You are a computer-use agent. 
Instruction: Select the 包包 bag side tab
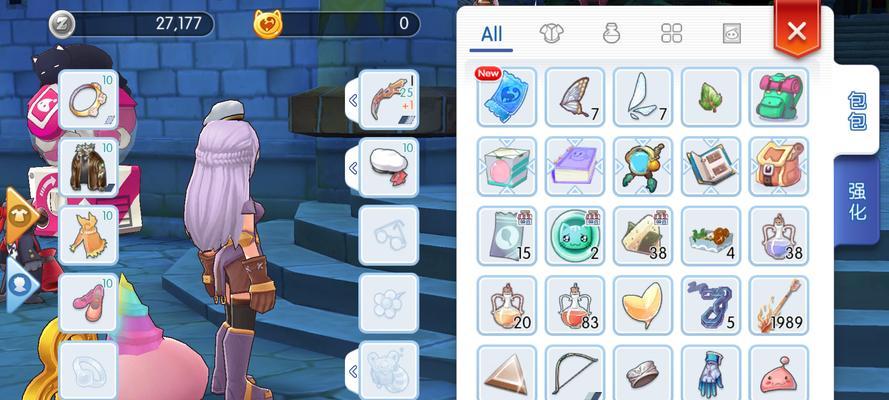857,109
